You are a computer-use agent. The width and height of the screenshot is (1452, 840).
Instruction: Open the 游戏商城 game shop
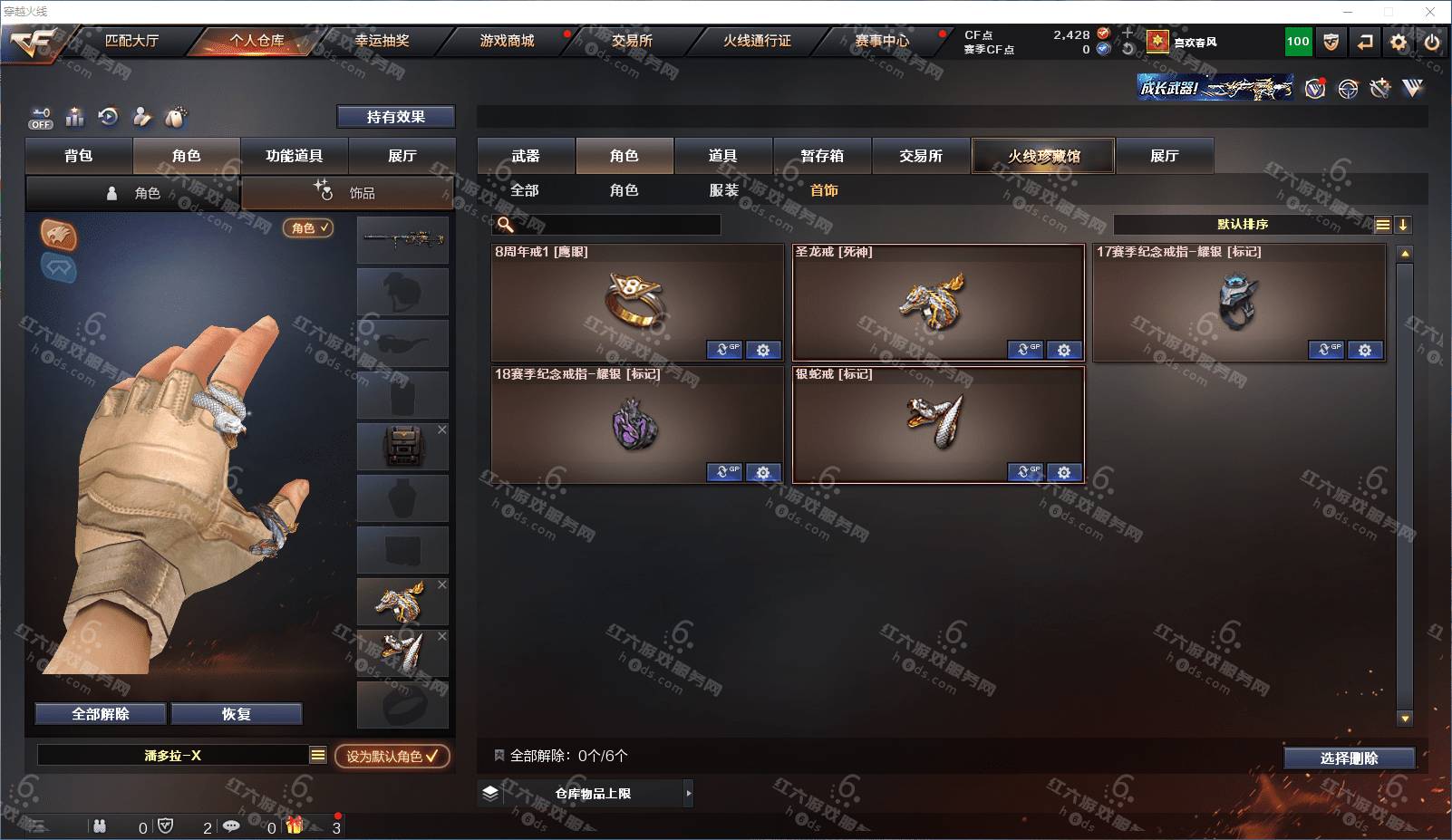tap(507, 41)
